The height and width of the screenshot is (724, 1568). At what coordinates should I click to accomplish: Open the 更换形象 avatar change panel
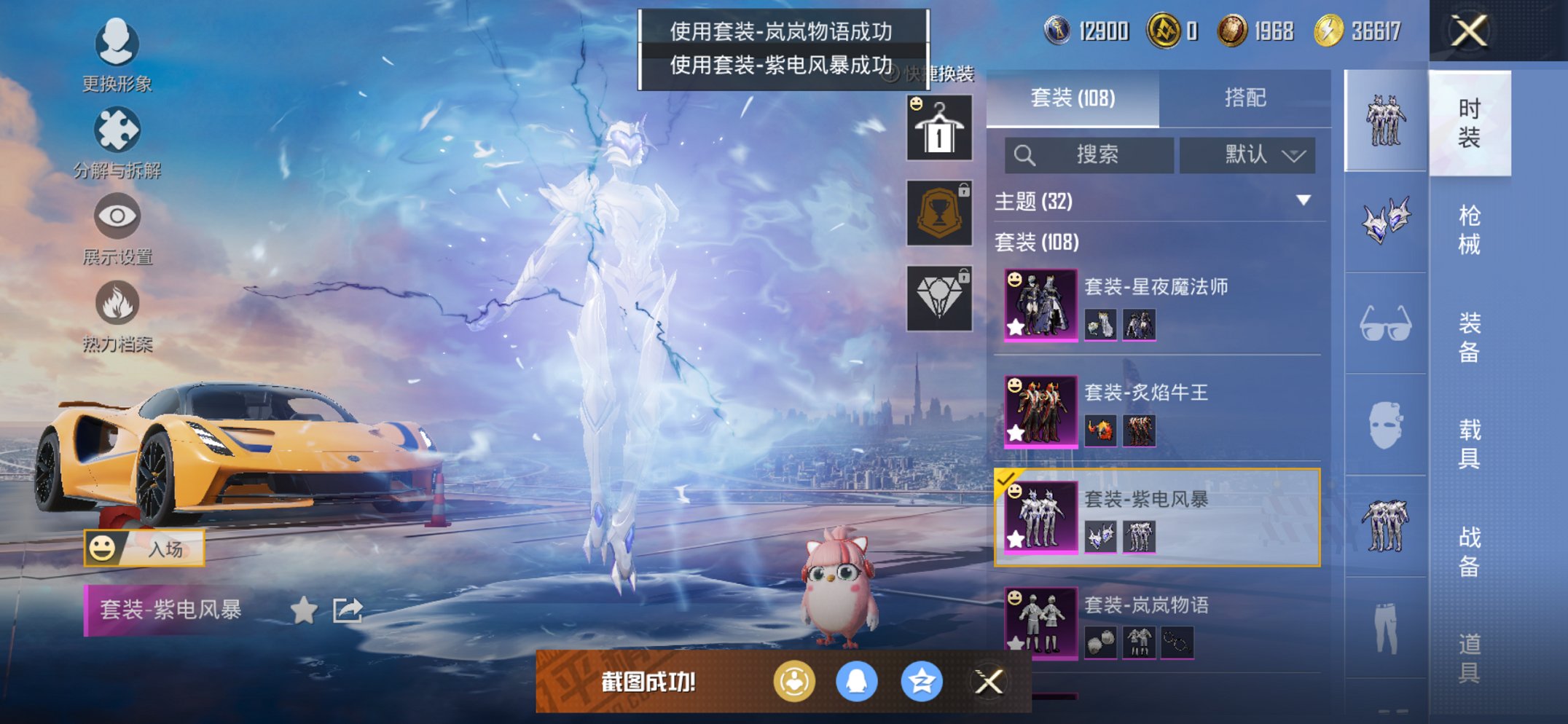(117, 55)
